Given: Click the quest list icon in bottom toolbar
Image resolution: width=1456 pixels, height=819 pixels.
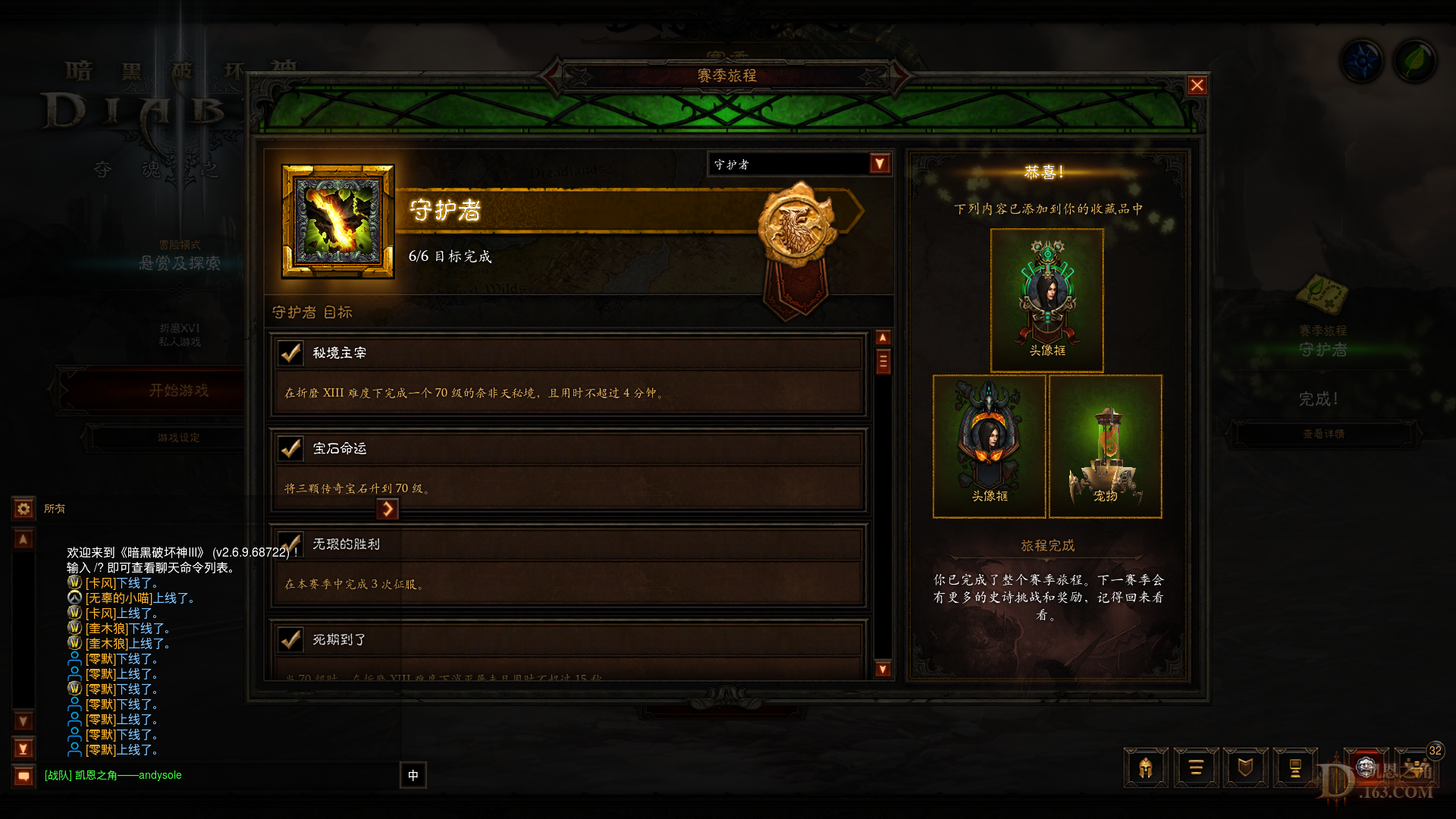Looking at the screenshot, I should [x=1196, y=768].
